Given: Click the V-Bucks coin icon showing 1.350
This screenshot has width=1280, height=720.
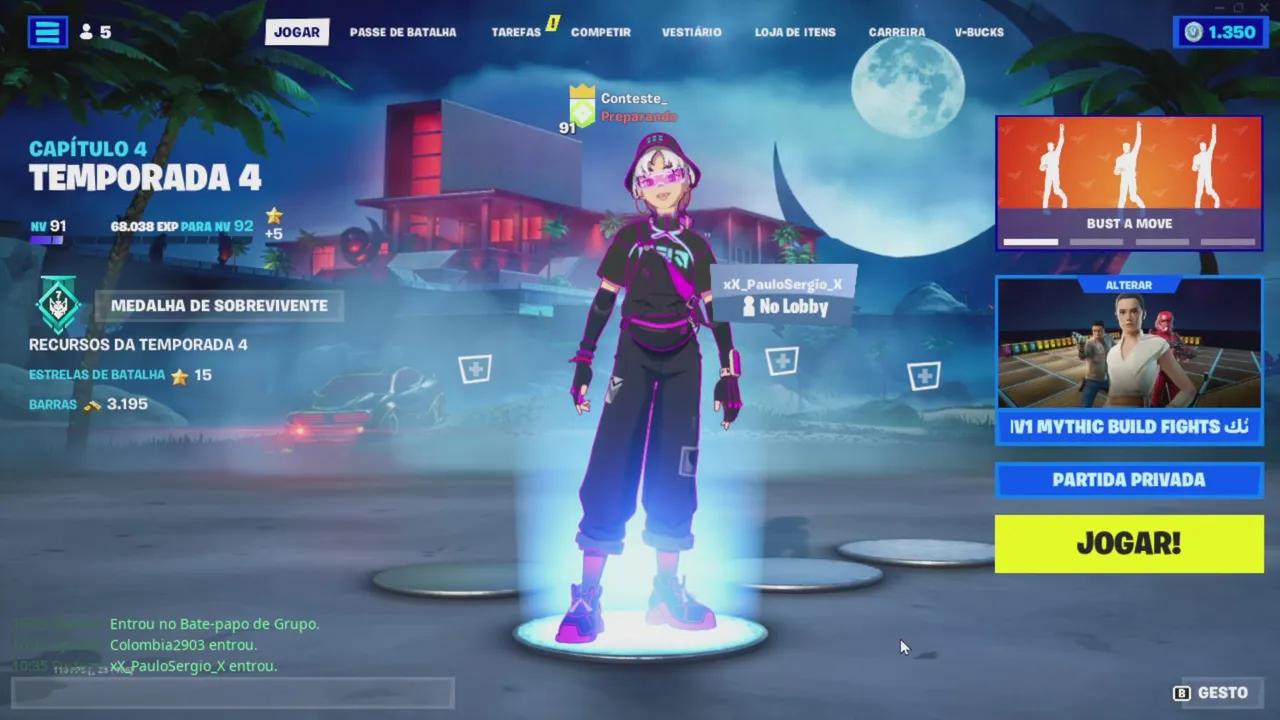Looking at the screenshot, I should [1193, 31].
